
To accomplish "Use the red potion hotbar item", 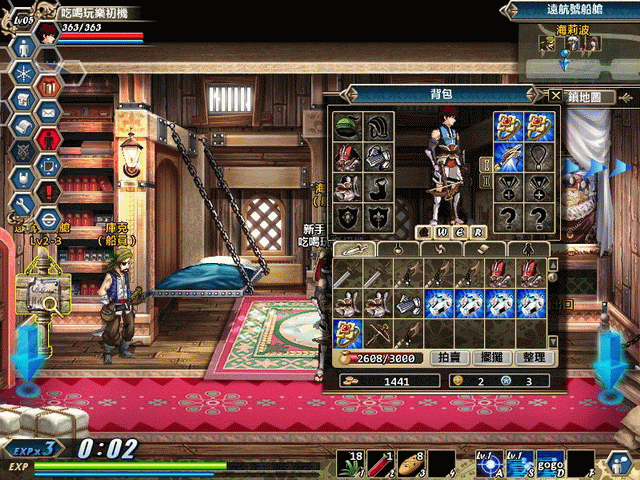I will (381, 464).
